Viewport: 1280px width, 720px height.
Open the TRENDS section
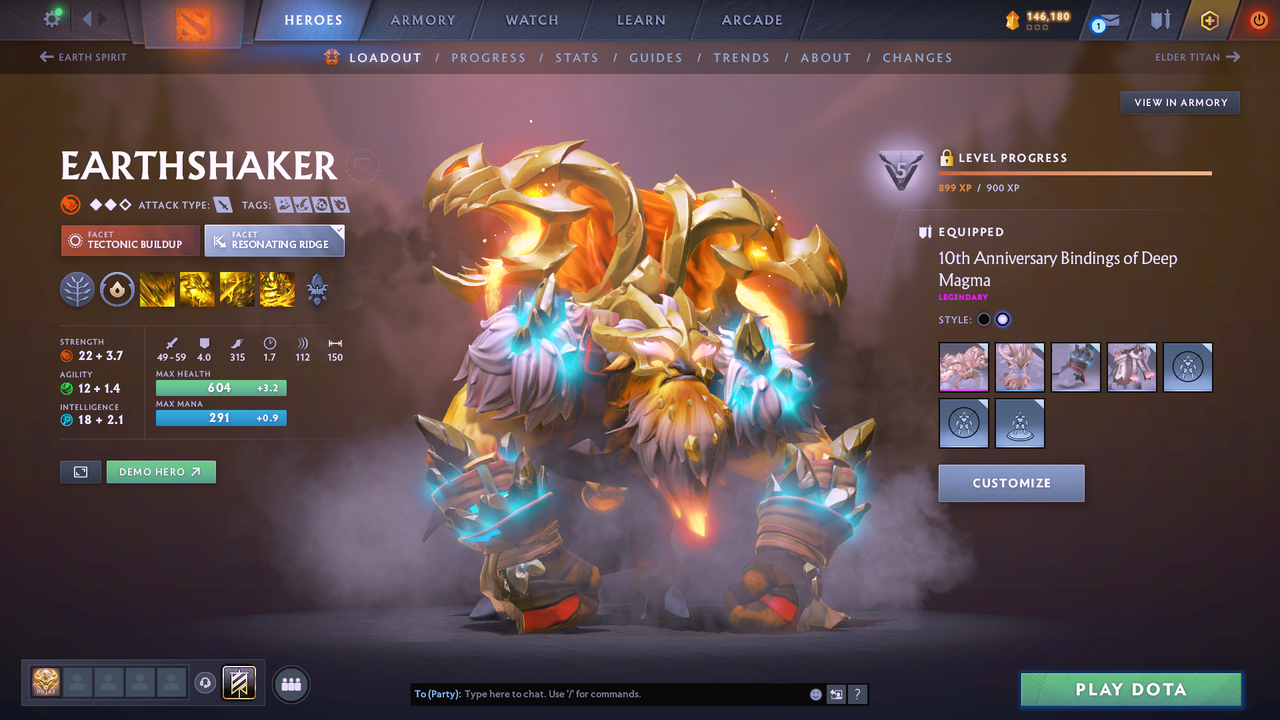(741, 57)
